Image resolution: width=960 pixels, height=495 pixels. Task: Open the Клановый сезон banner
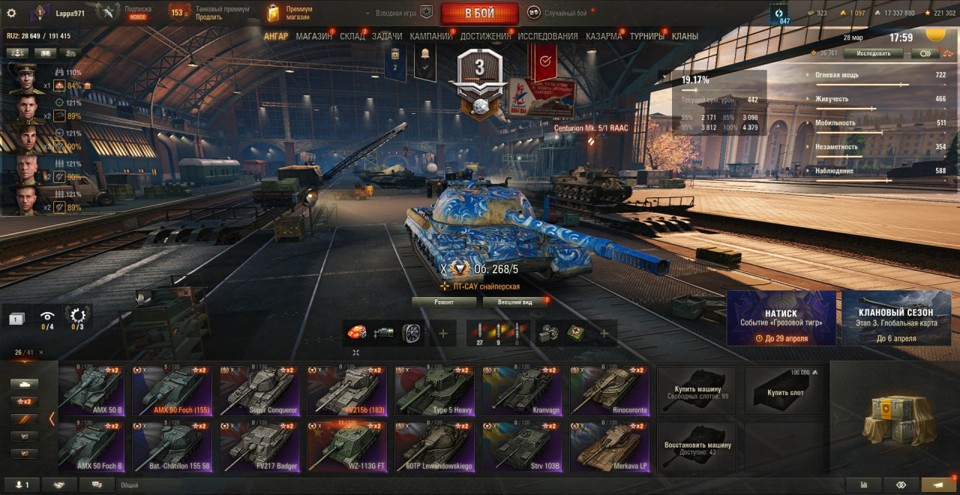pyautogui.click(x=896, y=318)
